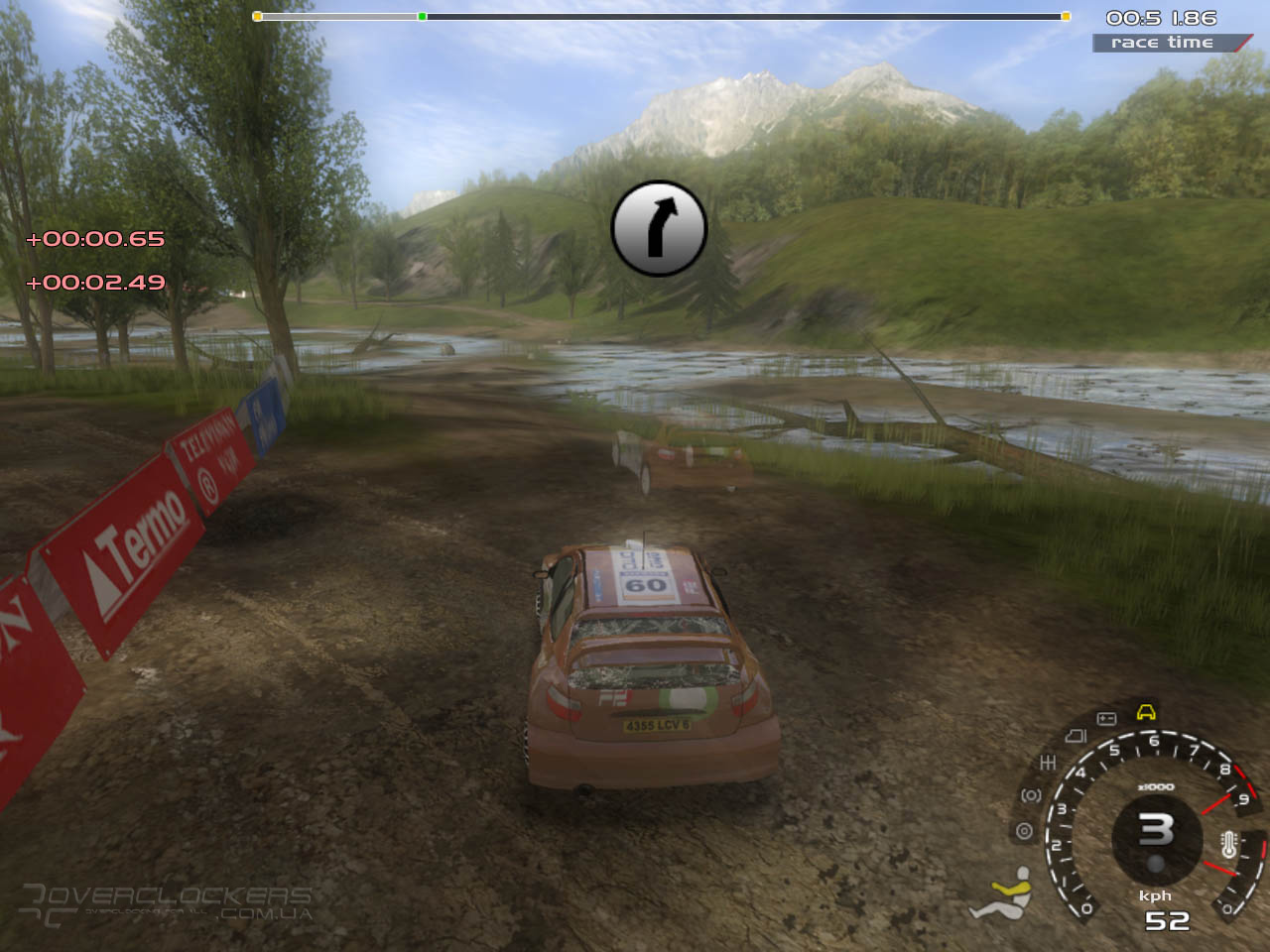Click the green marker on stage progress bar
Viewport: 1270px width, 952px height.
(423, 17)
